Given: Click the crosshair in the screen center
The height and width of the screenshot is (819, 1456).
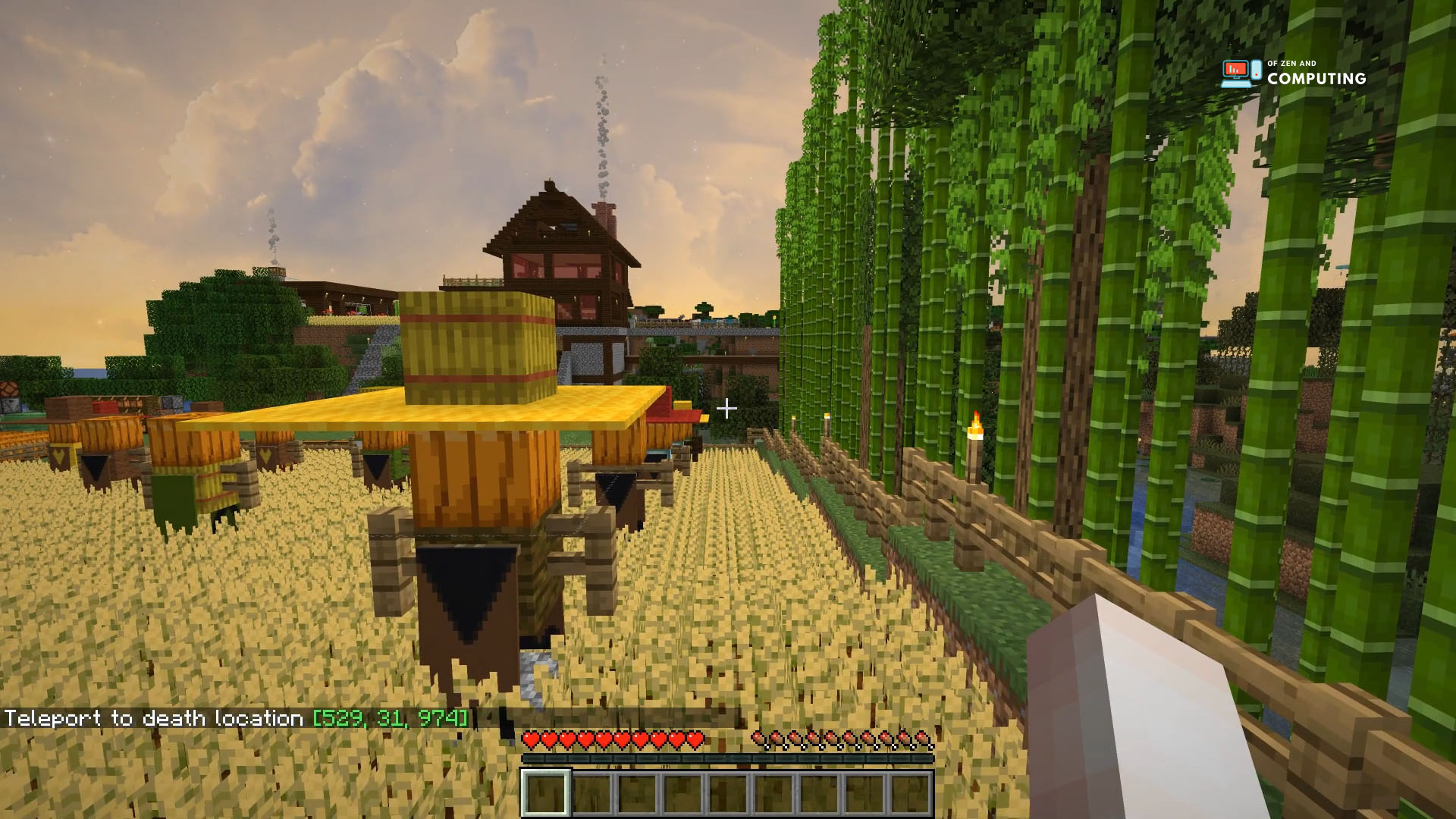Looking at the screenshot, I should tap(726, 408).
